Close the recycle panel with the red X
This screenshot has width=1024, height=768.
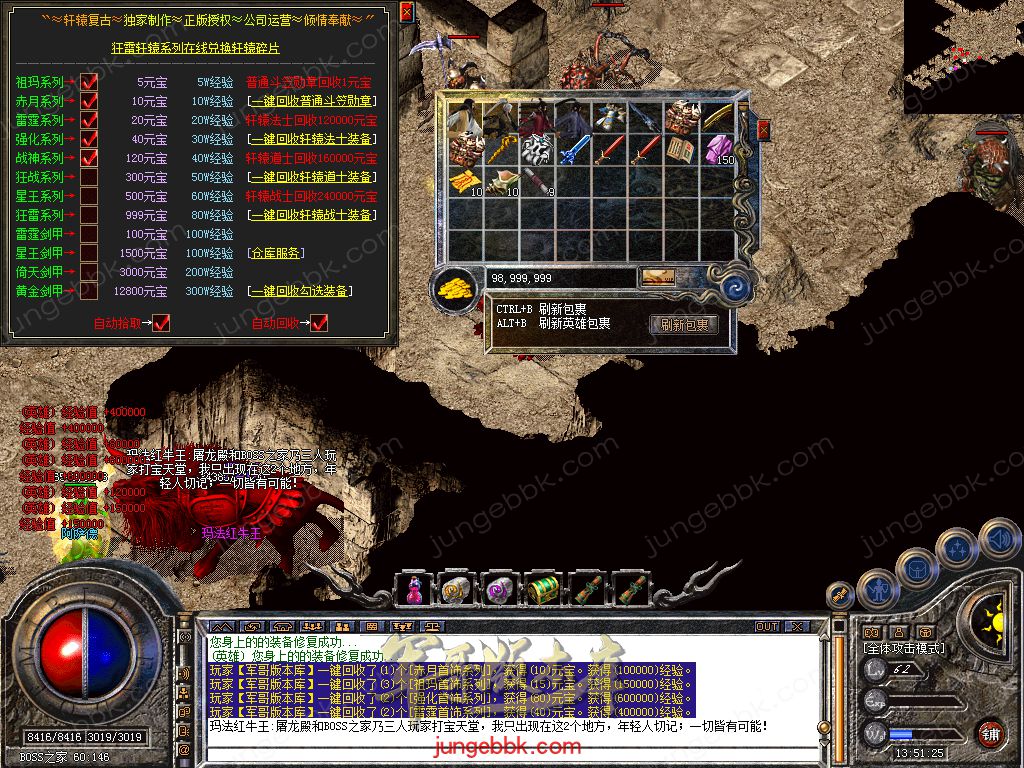coord(406,13)
